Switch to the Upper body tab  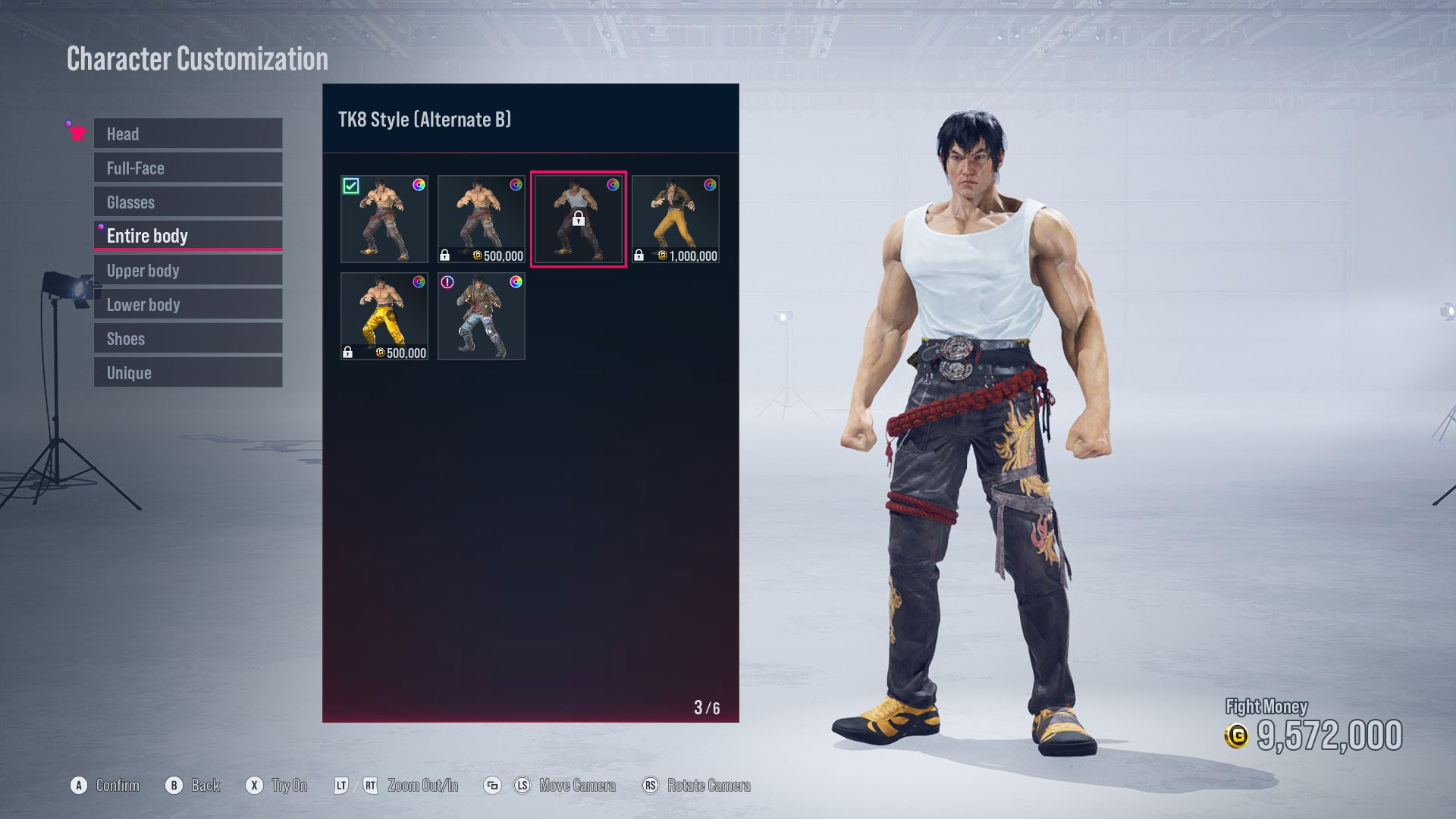coord(187,270)
